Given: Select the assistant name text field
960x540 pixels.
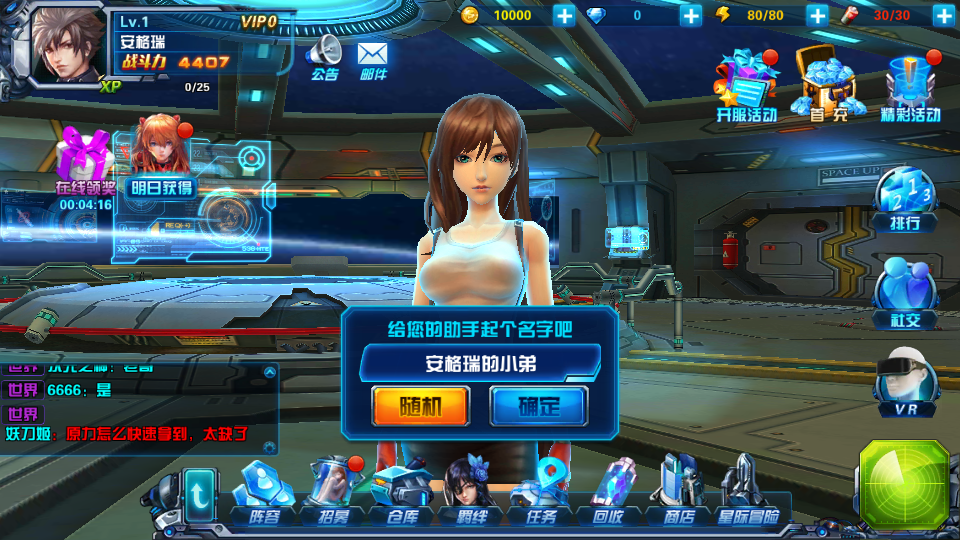Looking at the screenshot, I should coord(480,363).
